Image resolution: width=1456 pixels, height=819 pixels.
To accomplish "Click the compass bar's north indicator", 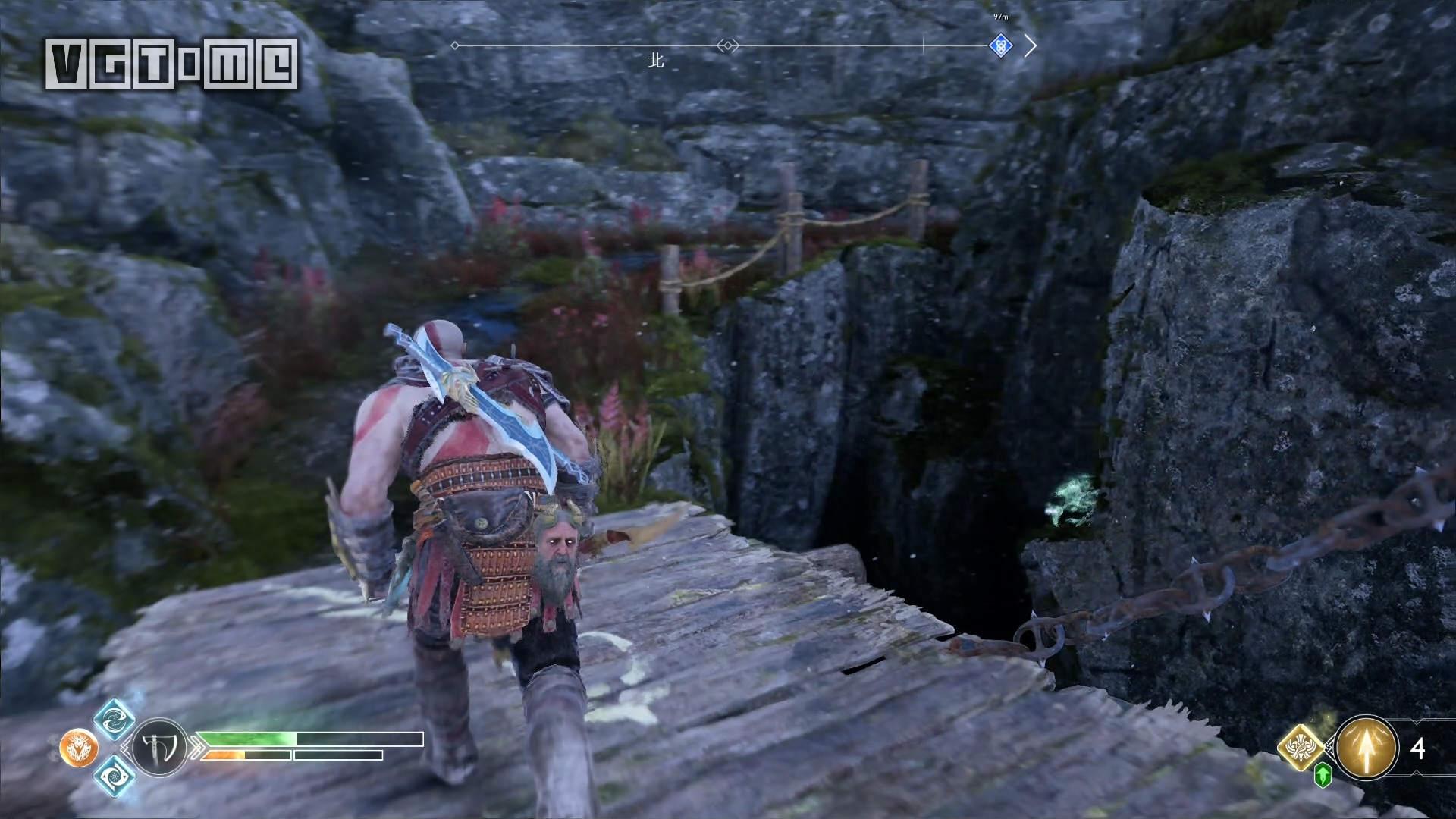I will [x=656, y=60].
